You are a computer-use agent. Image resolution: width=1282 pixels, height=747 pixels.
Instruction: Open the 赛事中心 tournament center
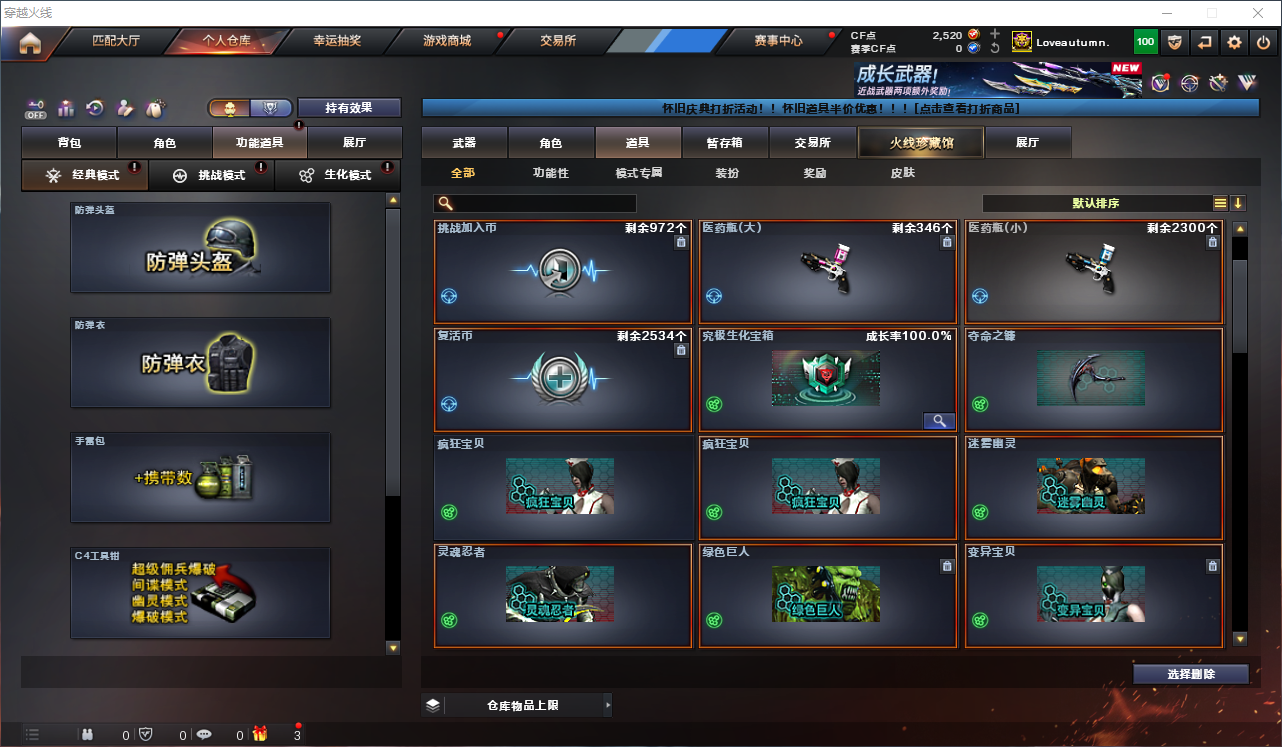pyautogui.click(x=778, y=41)
